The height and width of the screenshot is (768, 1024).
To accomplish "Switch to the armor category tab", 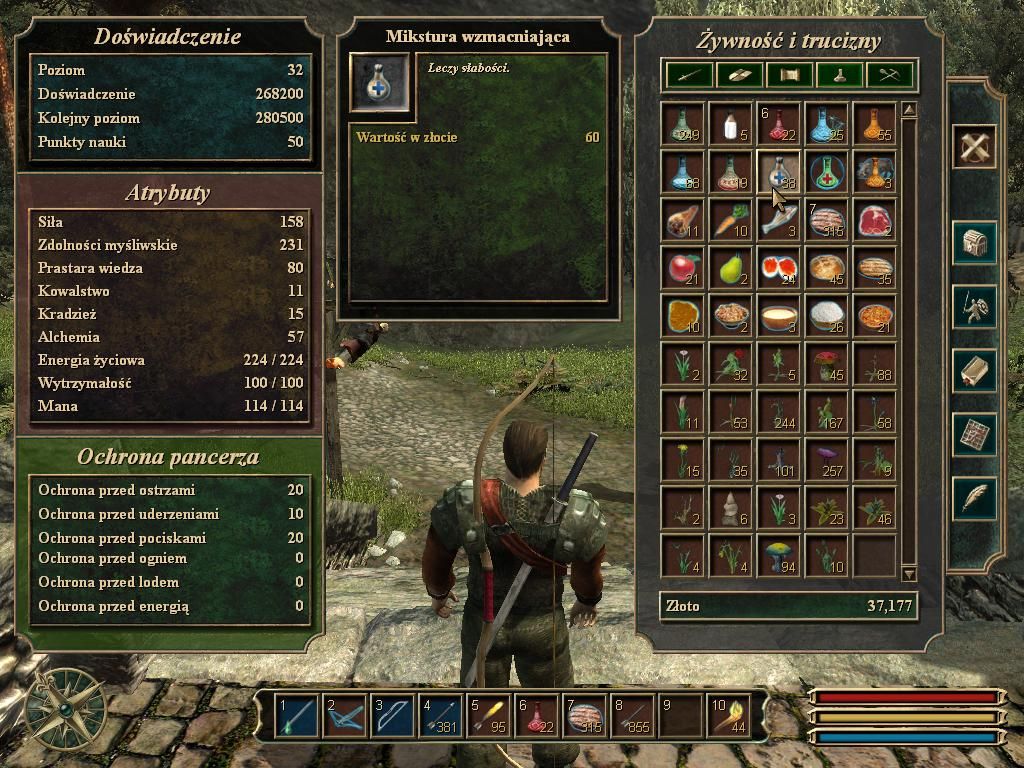I will point(739,74).
